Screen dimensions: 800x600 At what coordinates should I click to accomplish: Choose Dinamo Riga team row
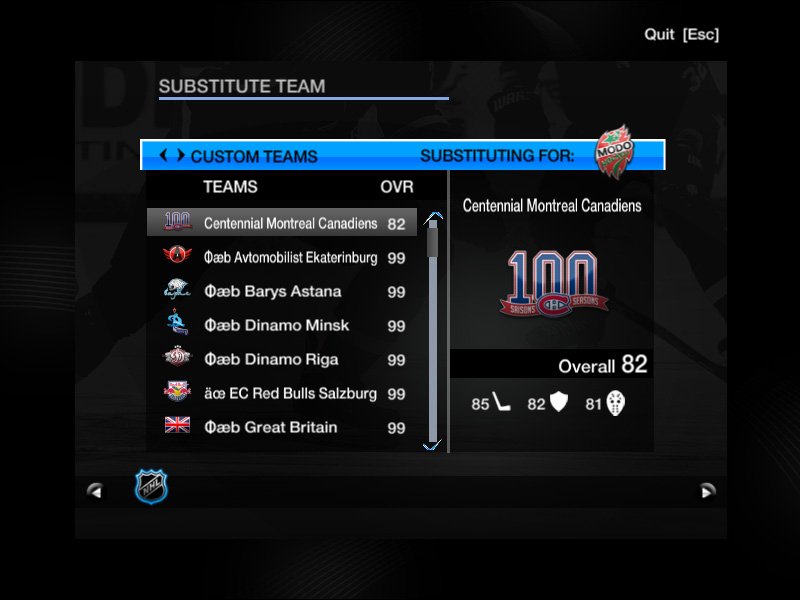pos(282,359)
